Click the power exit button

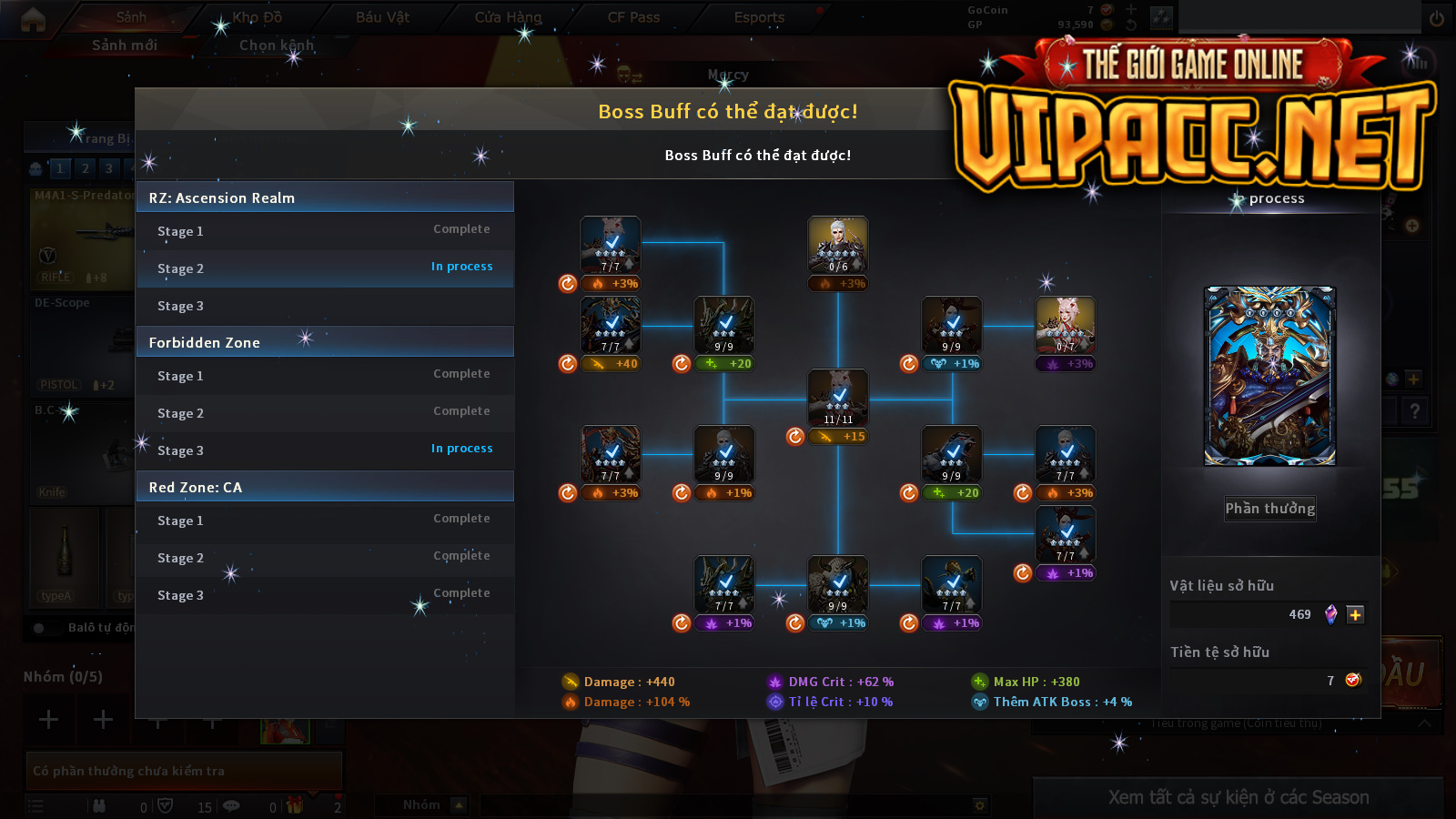coord(1437,18)
